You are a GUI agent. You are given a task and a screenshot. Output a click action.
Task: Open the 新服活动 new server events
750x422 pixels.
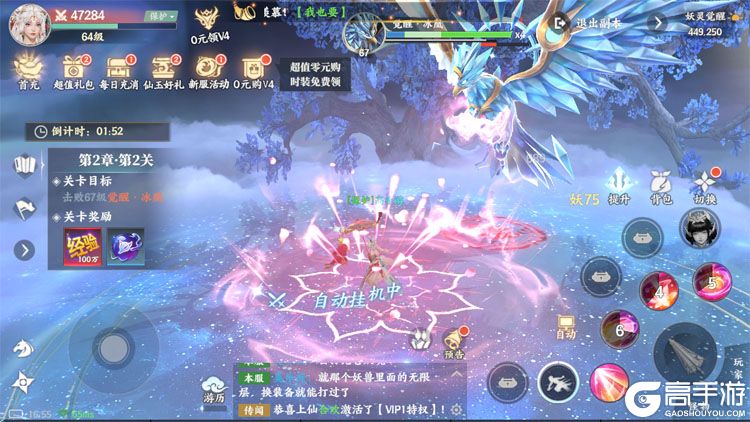pos(209,70)
